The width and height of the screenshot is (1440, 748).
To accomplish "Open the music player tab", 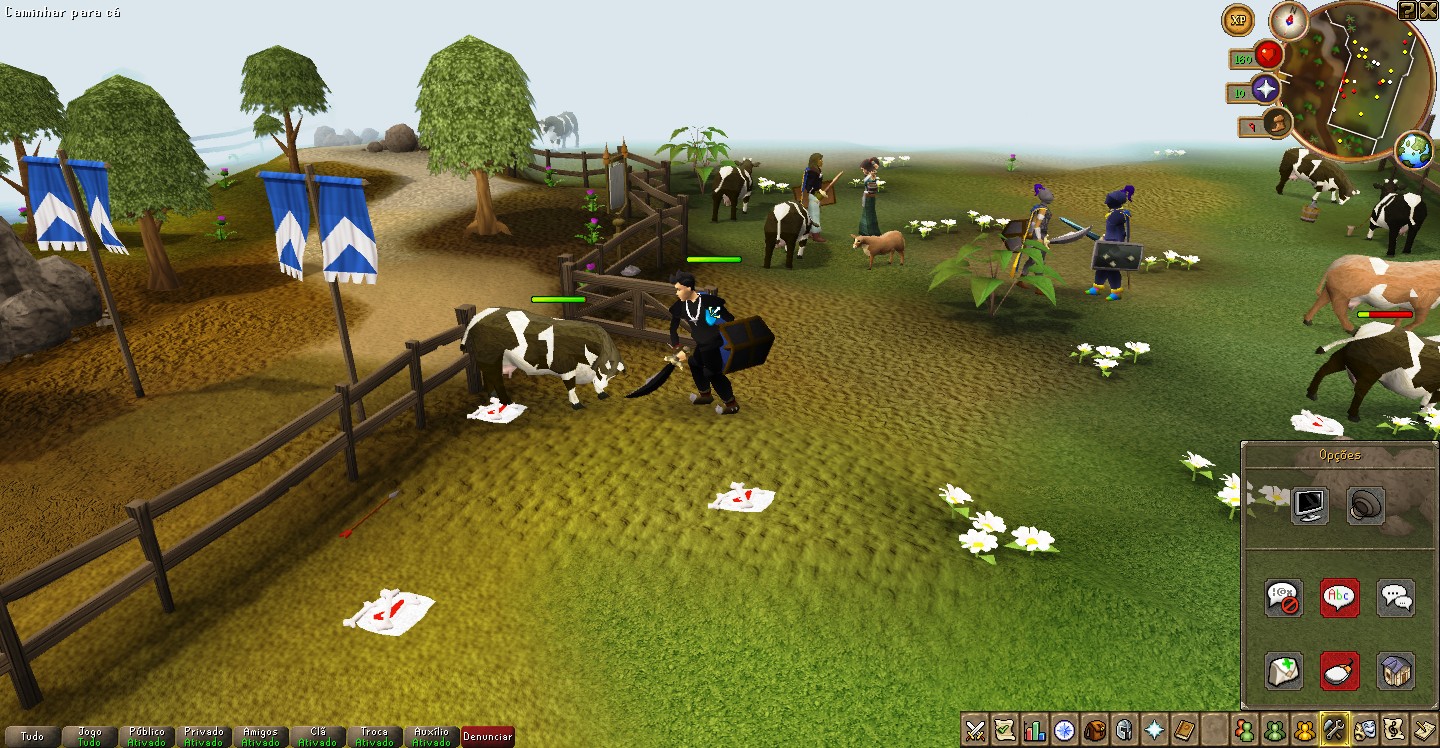I will pyautogui.click(x=1398, y=729).
